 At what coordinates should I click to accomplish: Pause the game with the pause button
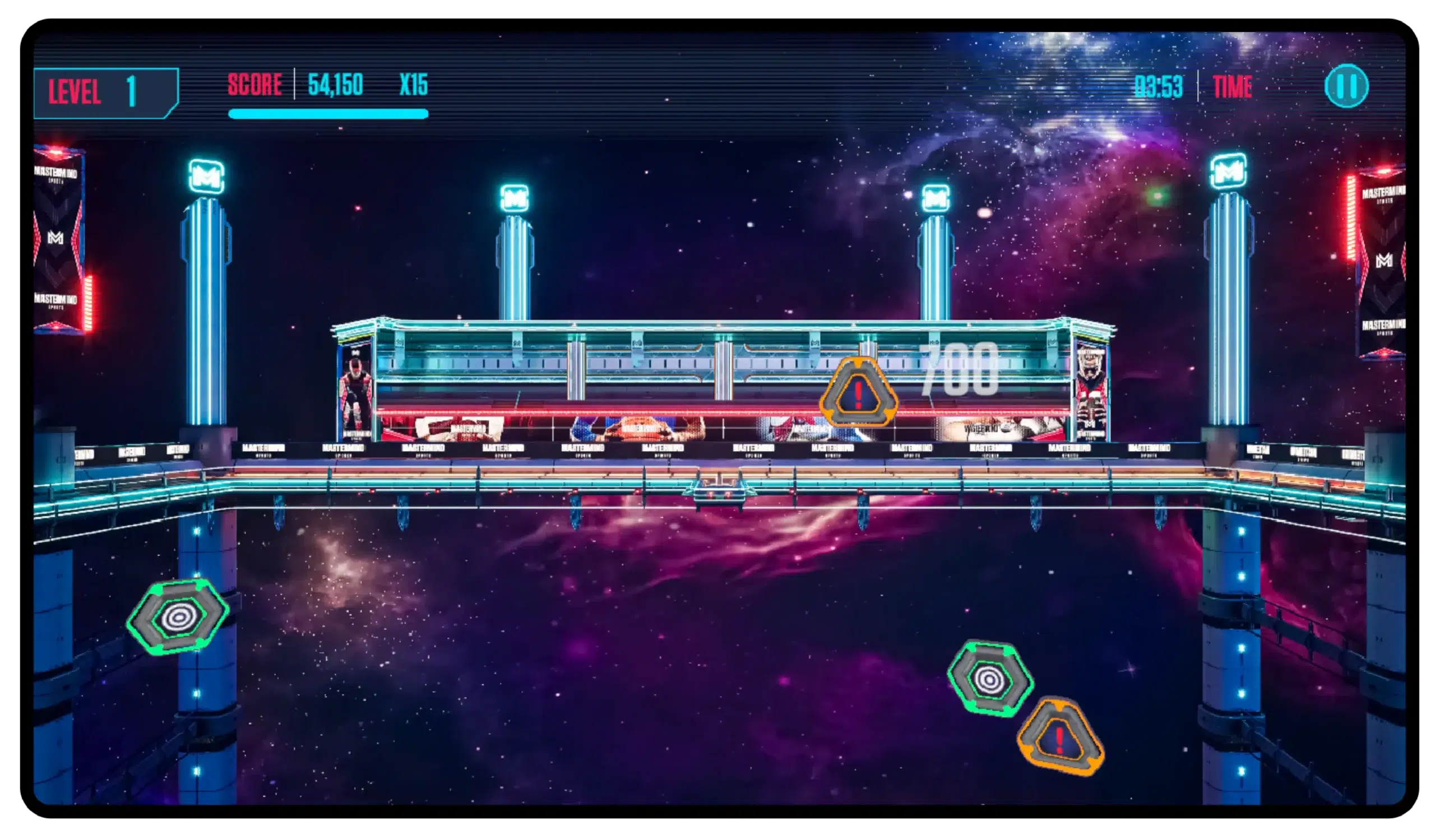click(1346, 86)
